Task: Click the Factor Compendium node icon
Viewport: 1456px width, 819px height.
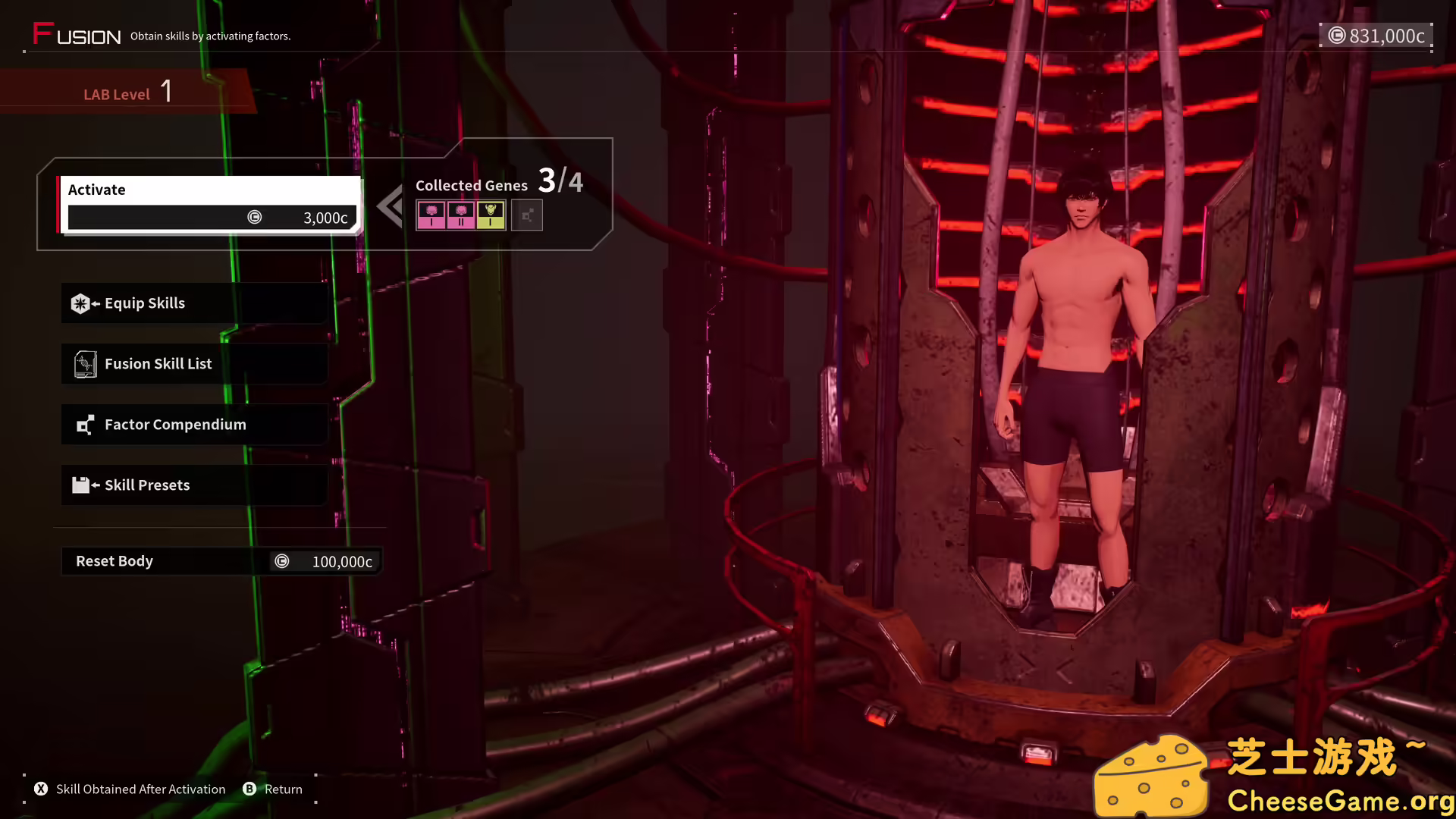Action: pos(85,424)
